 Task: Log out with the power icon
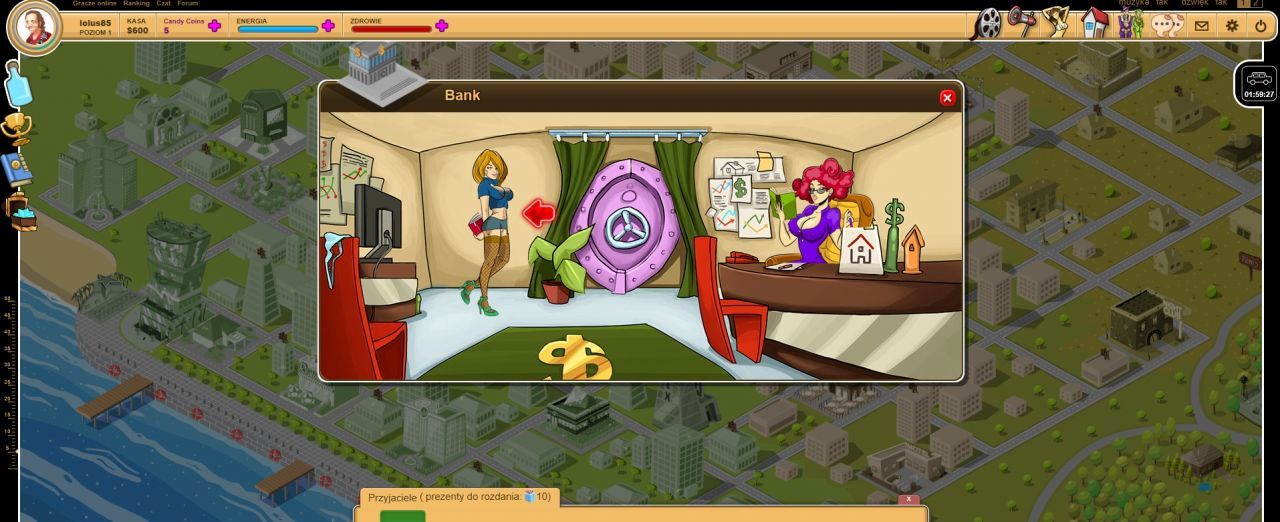[1260, 26]
